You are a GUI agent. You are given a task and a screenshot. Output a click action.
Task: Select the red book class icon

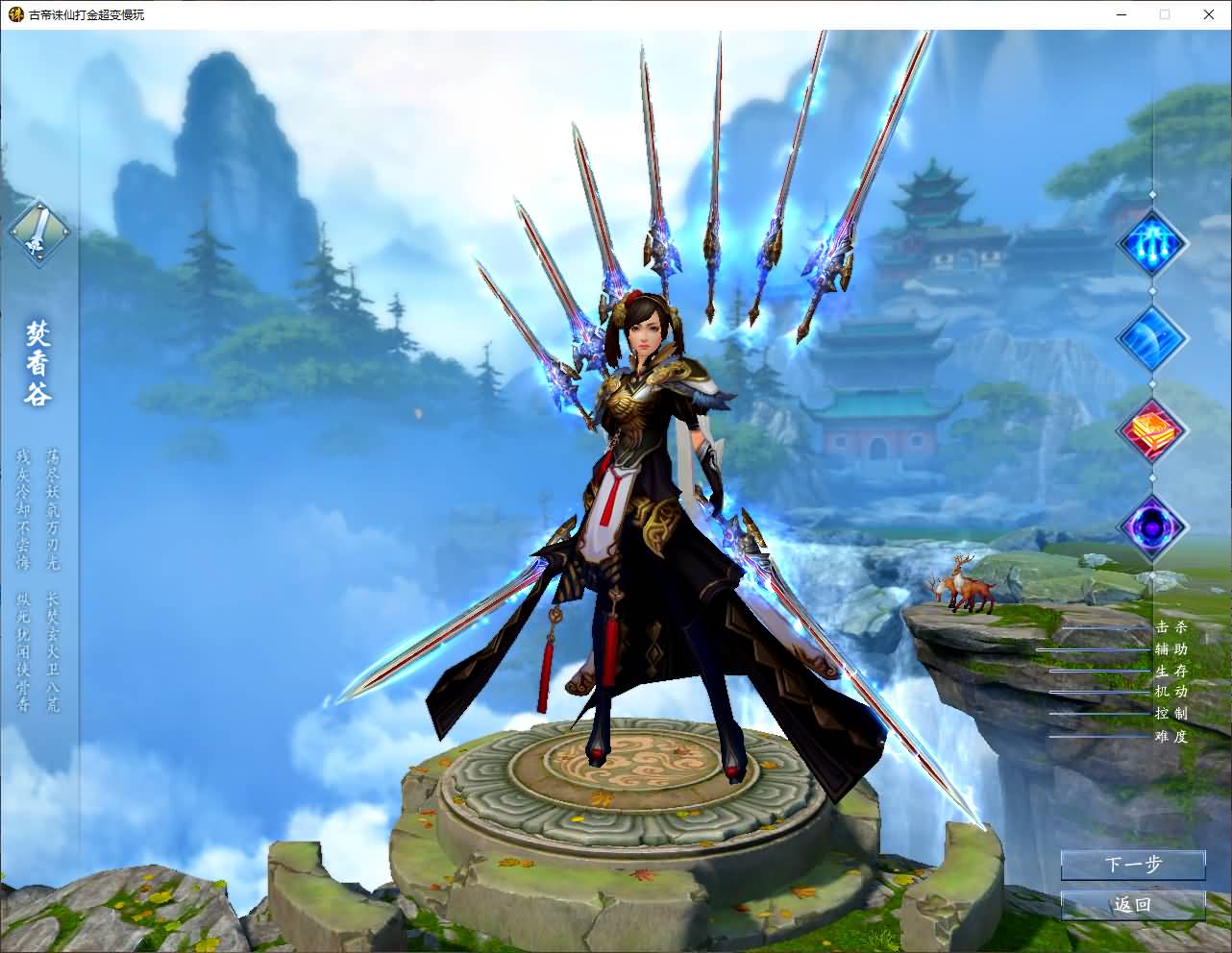coord(1151,432)
